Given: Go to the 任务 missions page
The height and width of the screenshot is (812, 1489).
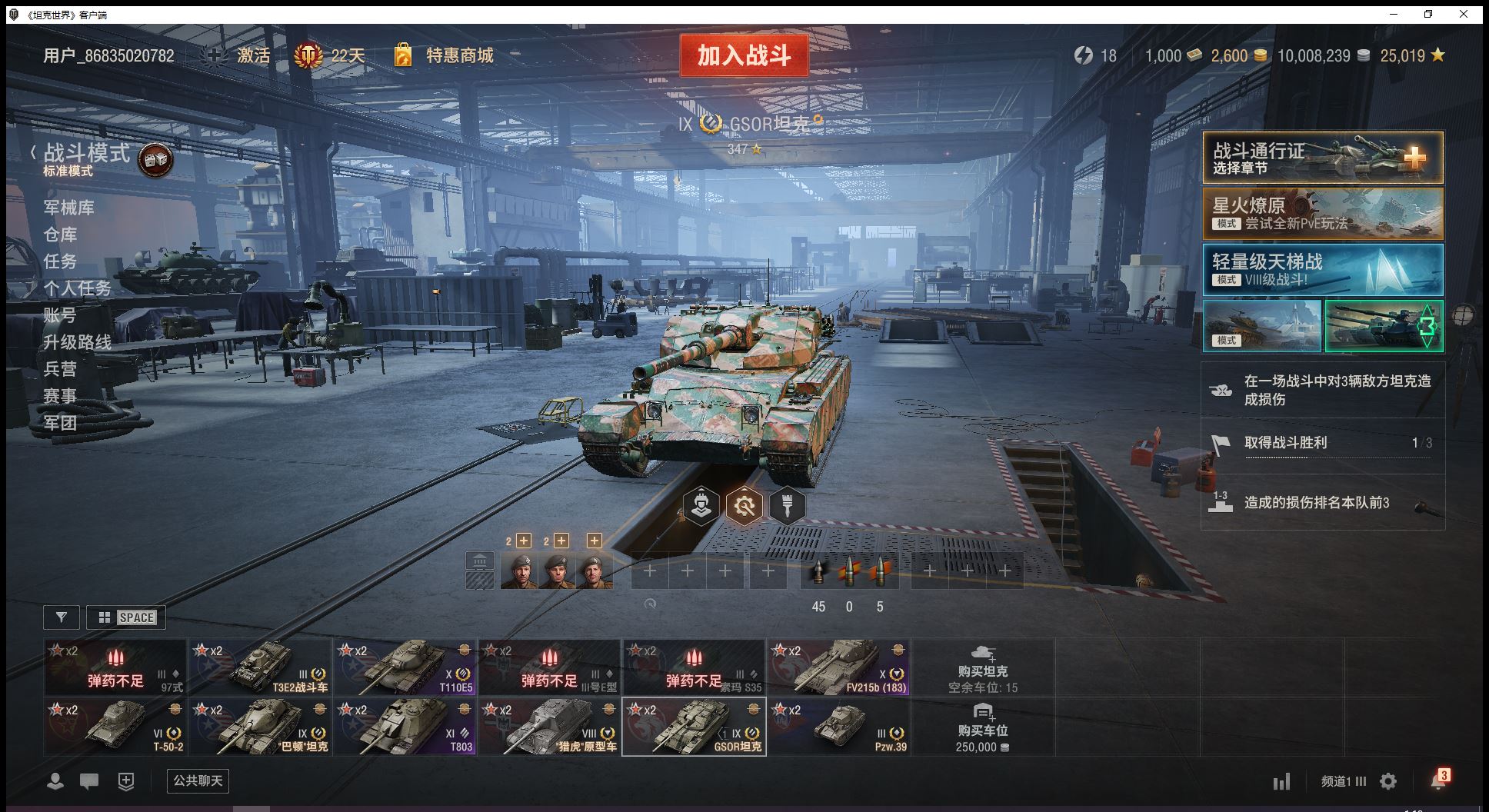Looking at the screenshot, I should coord(60,261).
